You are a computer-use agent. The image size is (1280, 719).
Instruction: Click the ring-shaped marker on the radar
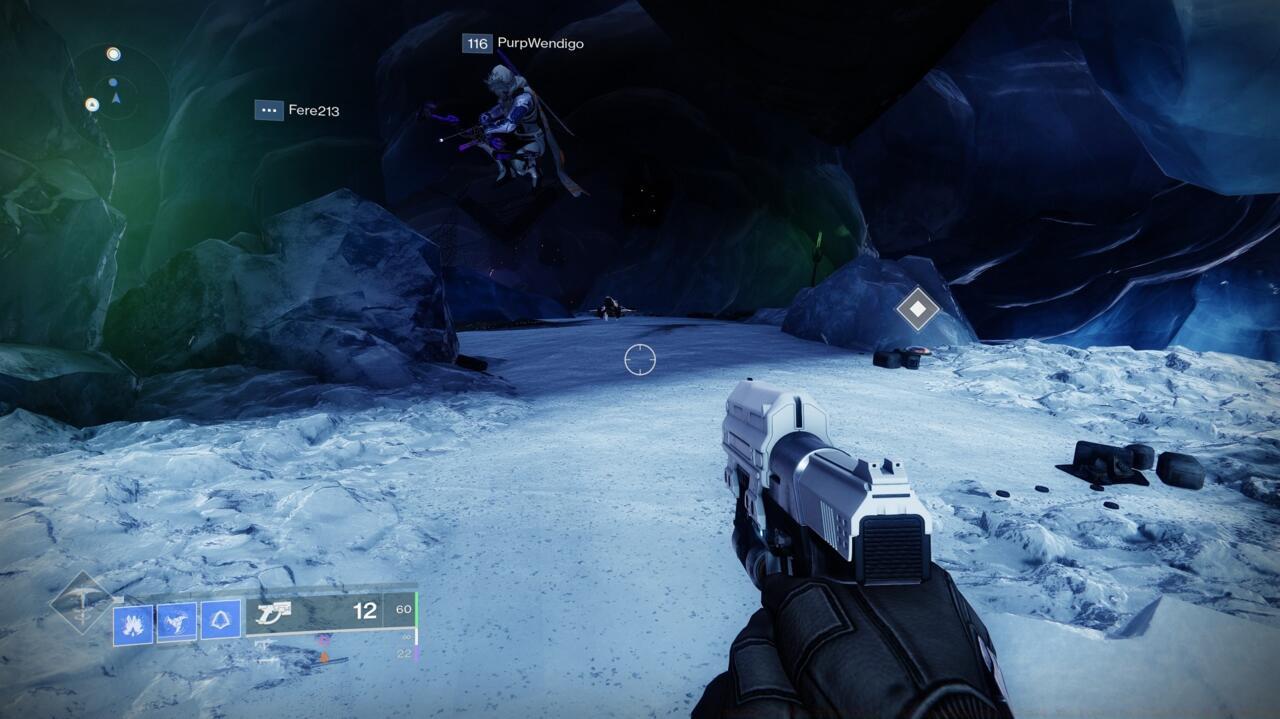[x=113, y=54]
